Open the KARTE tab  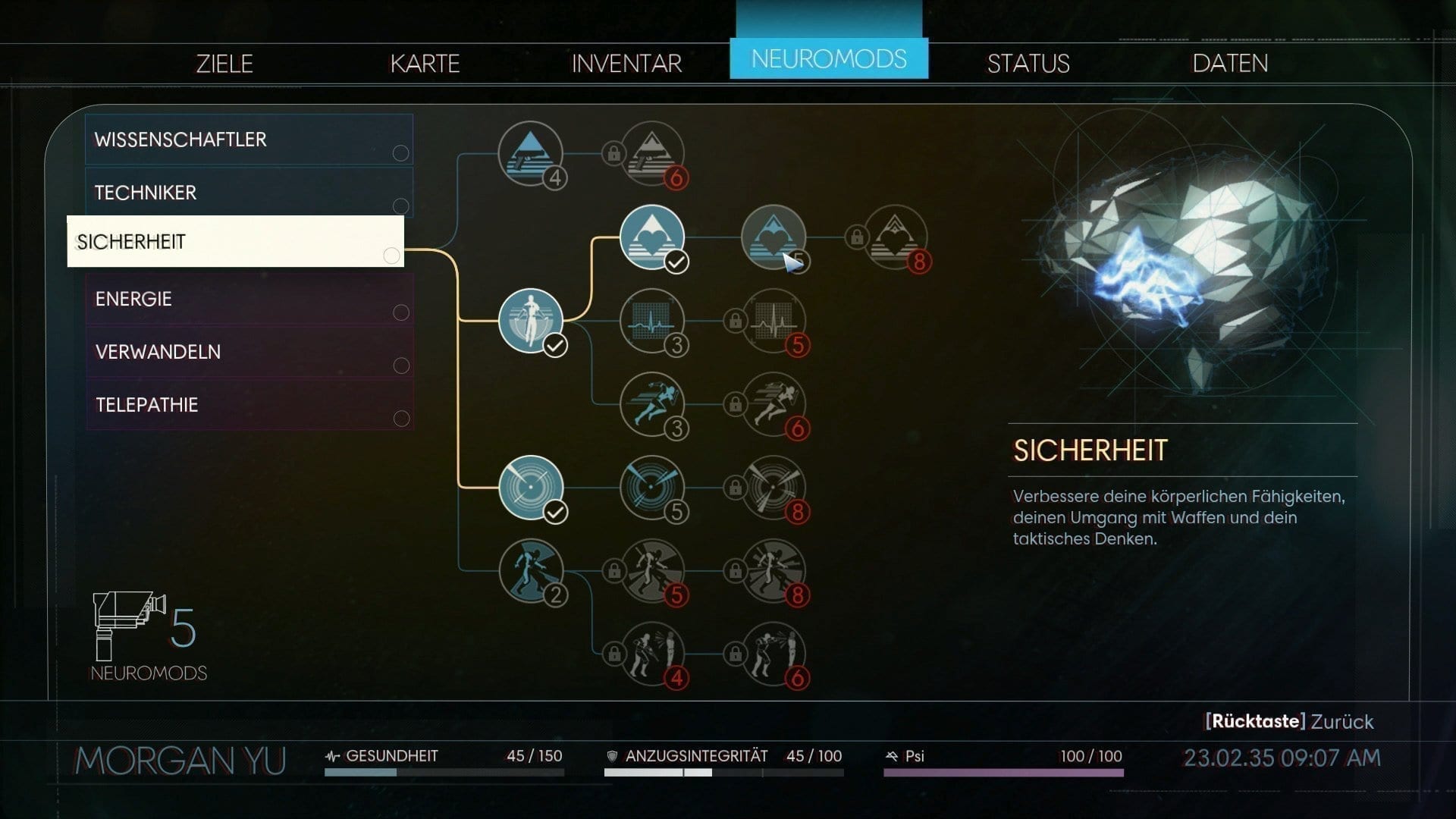425,63
